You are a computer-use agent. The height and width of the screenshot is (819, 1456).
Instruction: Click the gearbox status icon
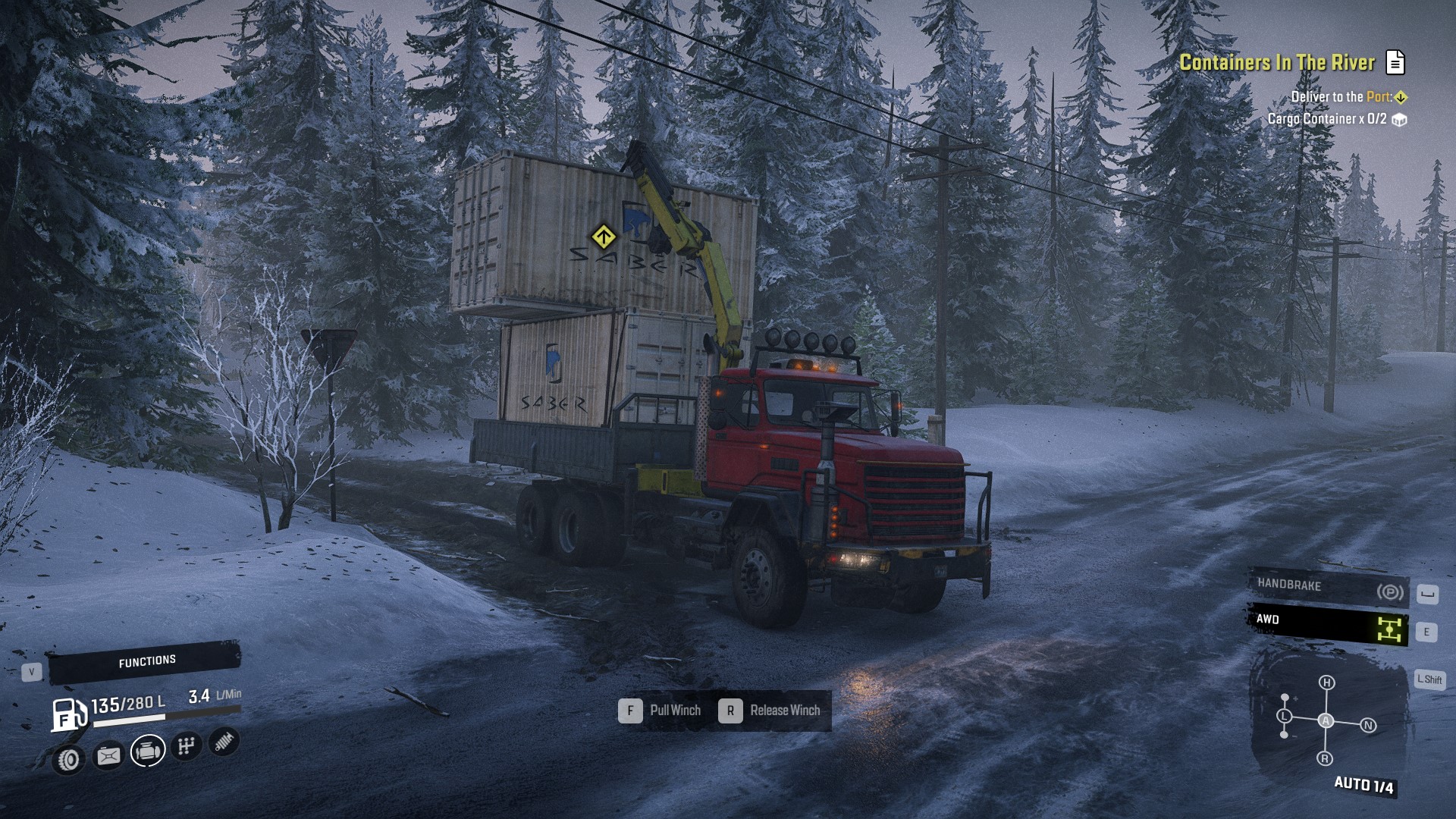tap(186, 746)
